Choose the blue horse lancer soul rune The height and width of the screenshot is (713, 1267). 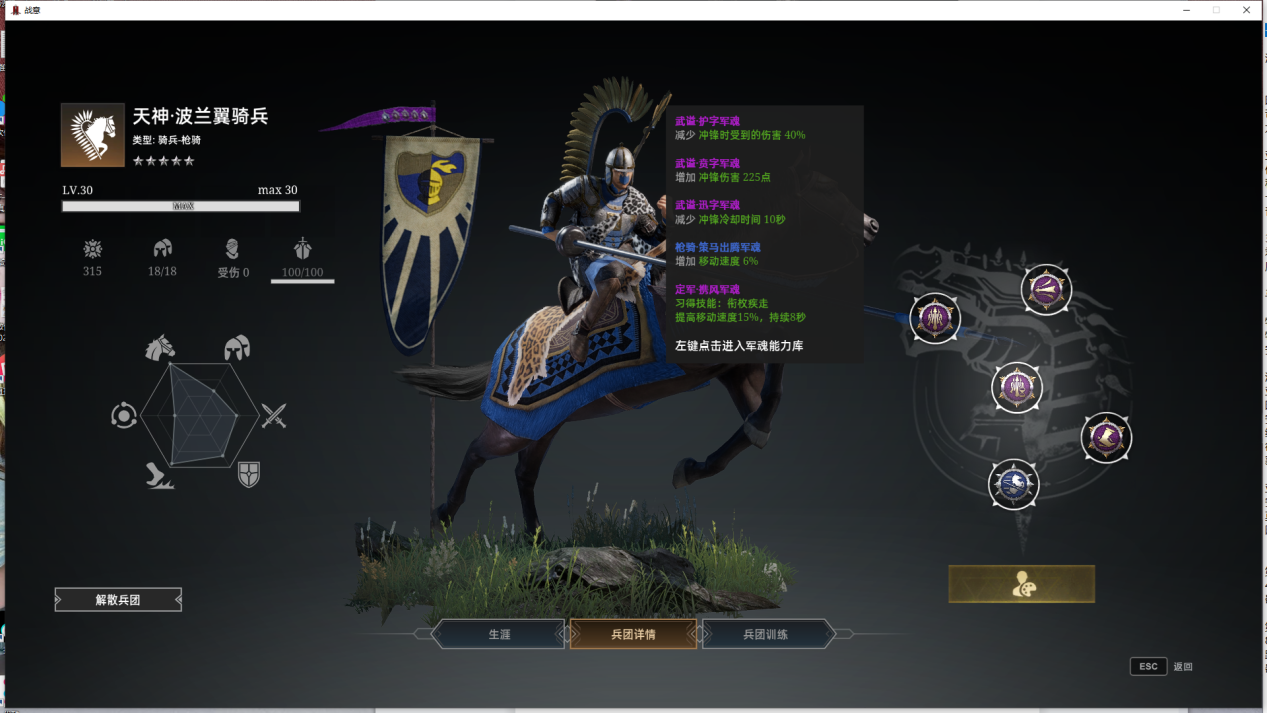point(1013,484)
